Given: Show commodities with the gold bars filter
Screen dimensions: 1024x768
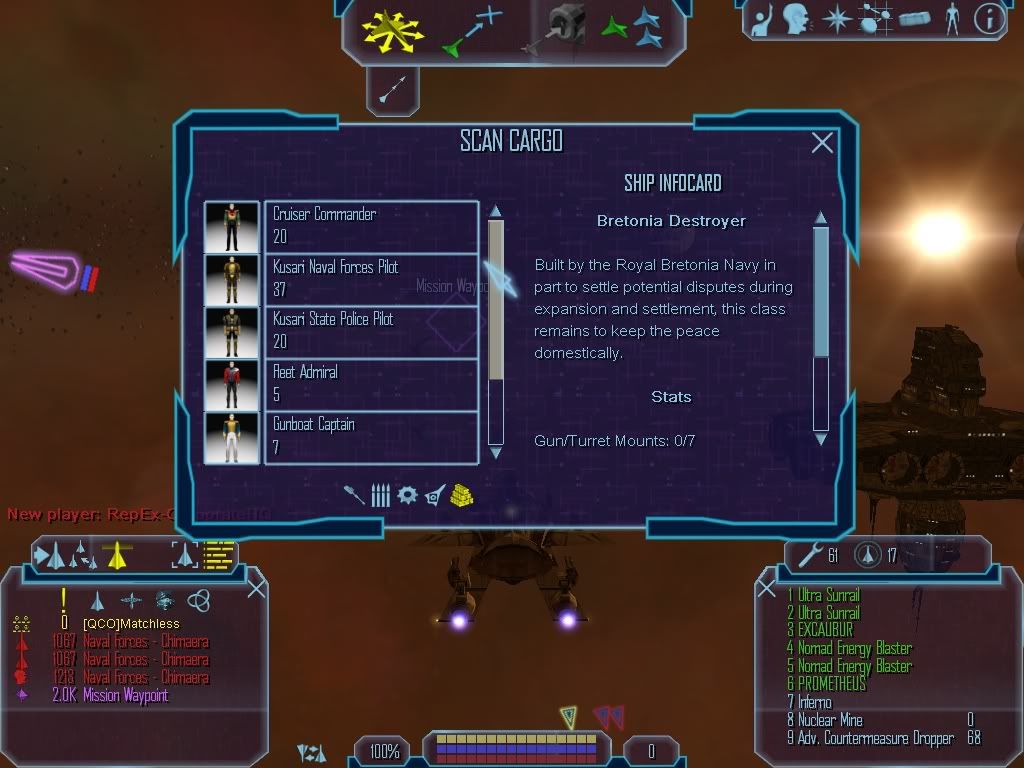Looking at the screenshot, I should click(x=460, y=495).
